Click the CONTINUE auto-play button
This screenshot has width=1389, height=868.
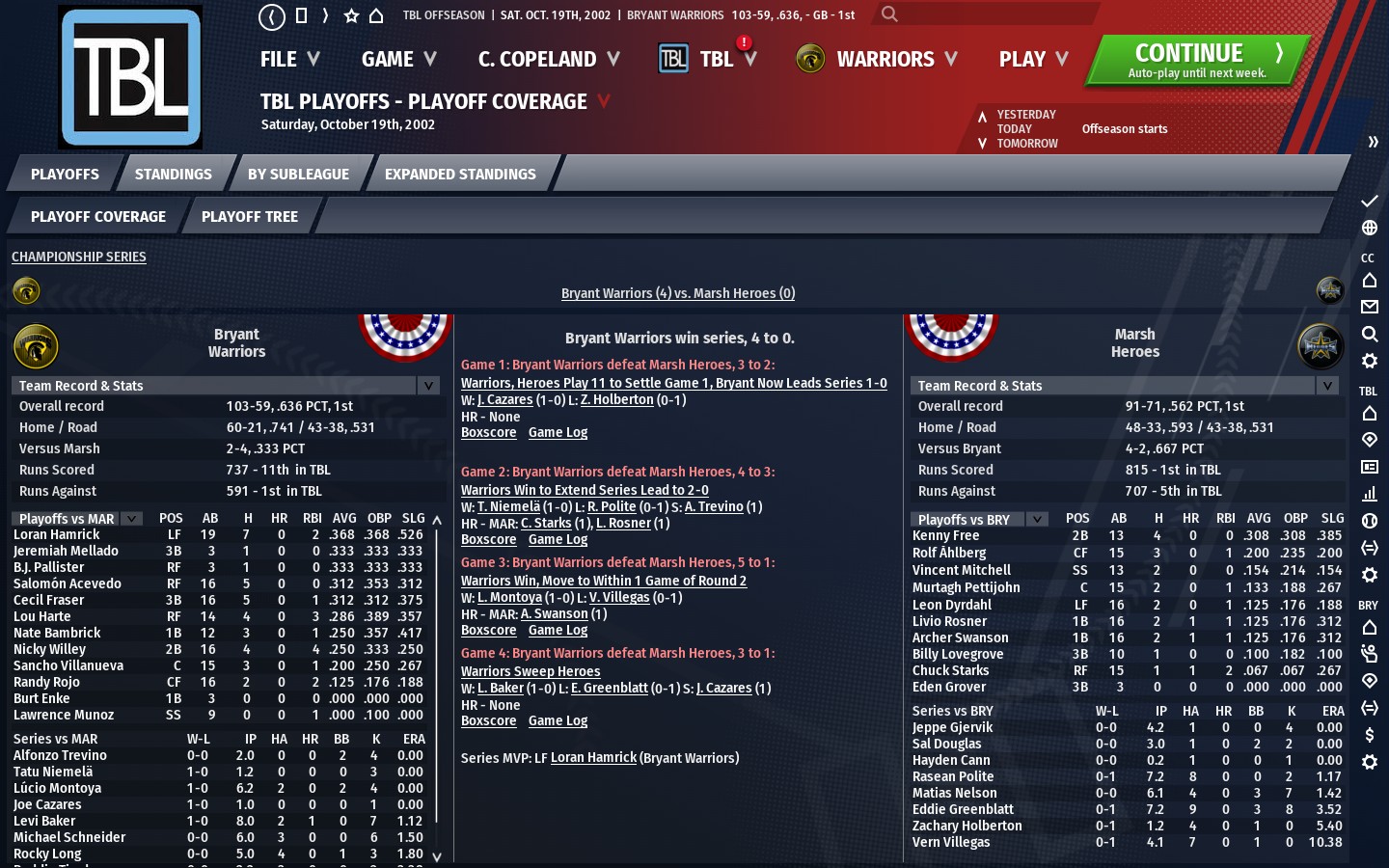[x=1197, y=60]
